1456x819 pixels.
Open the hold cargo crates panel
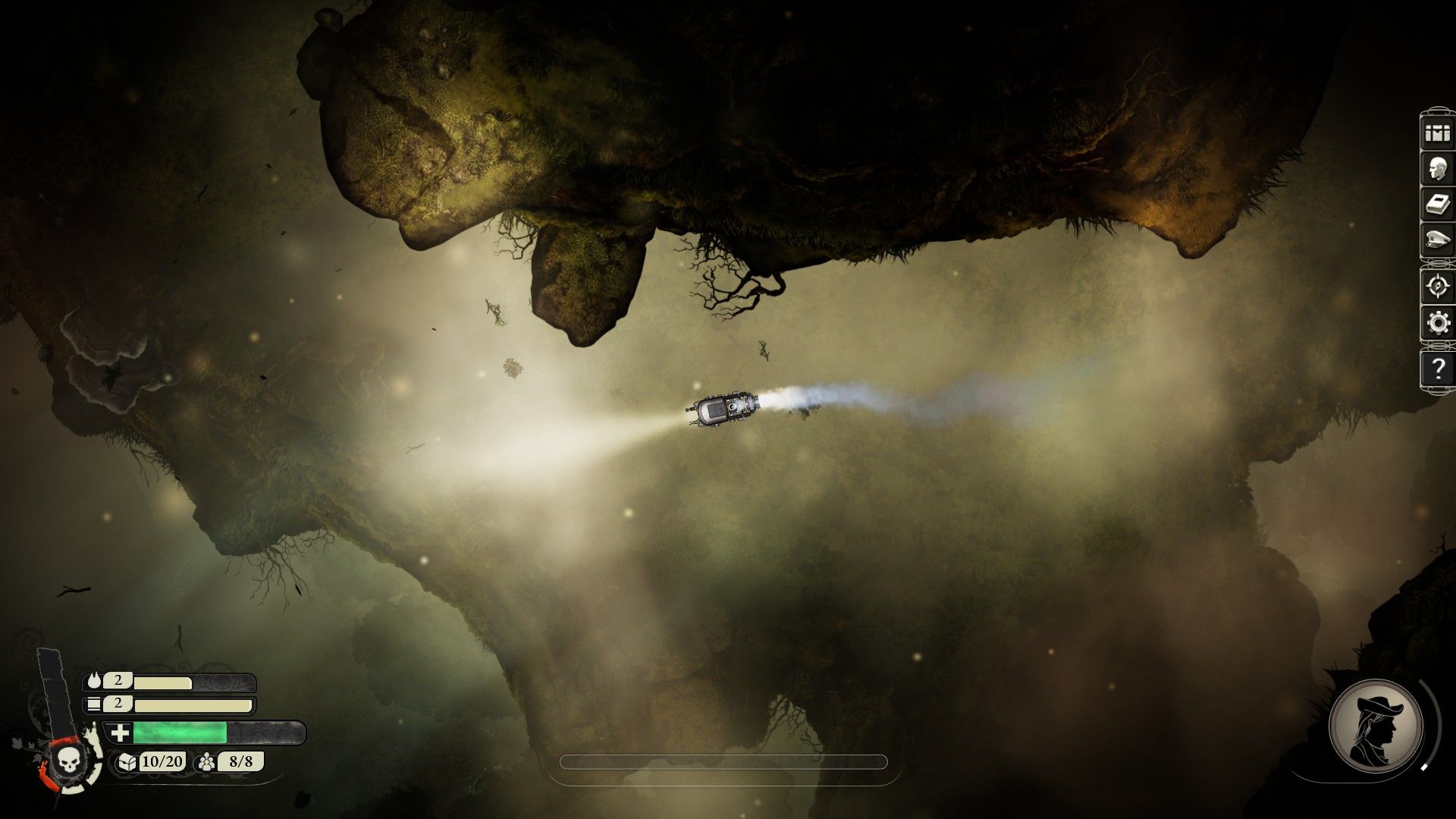pos(1437,133)
